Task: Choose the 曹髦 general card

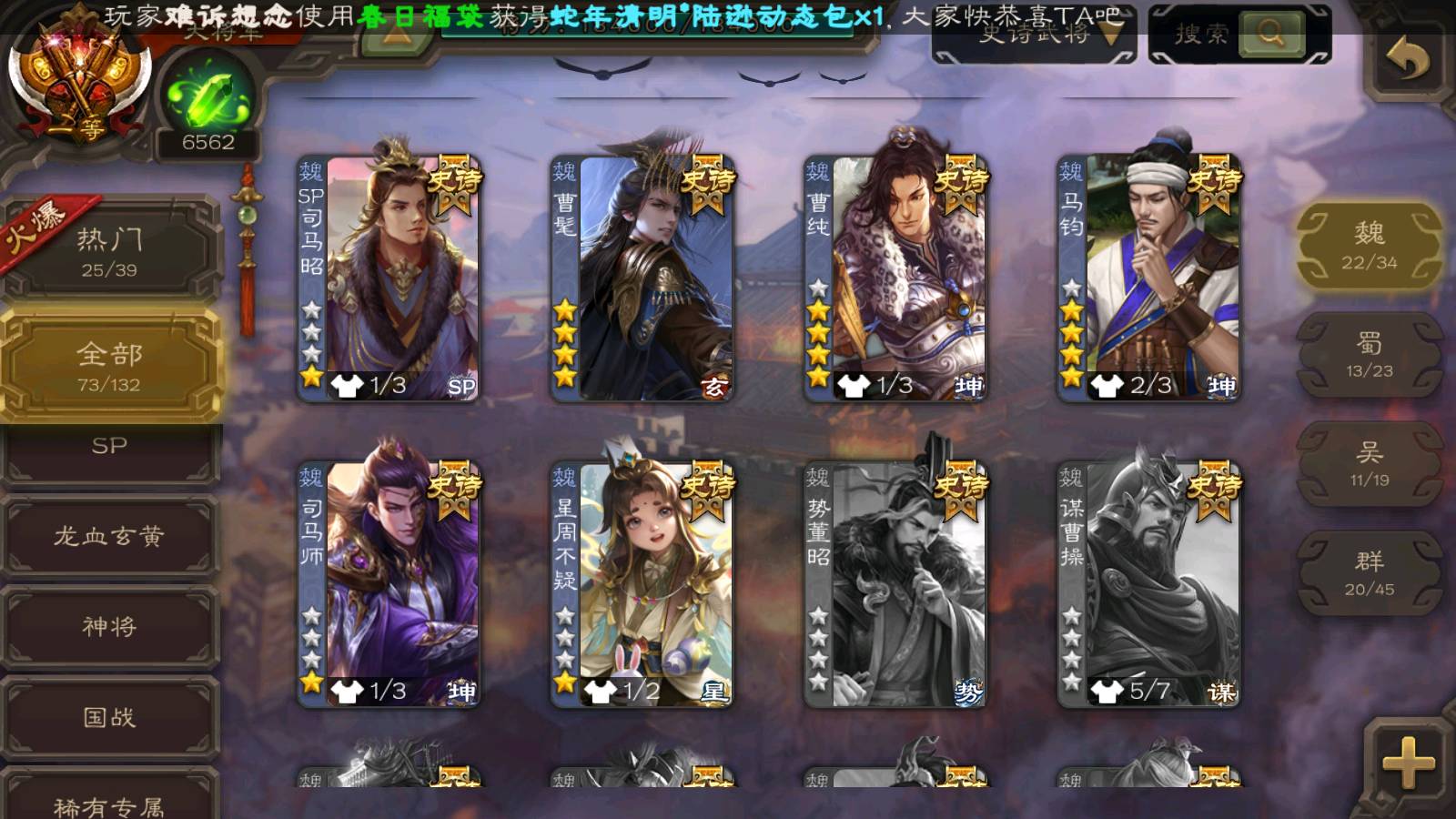Action: point(642,278)
